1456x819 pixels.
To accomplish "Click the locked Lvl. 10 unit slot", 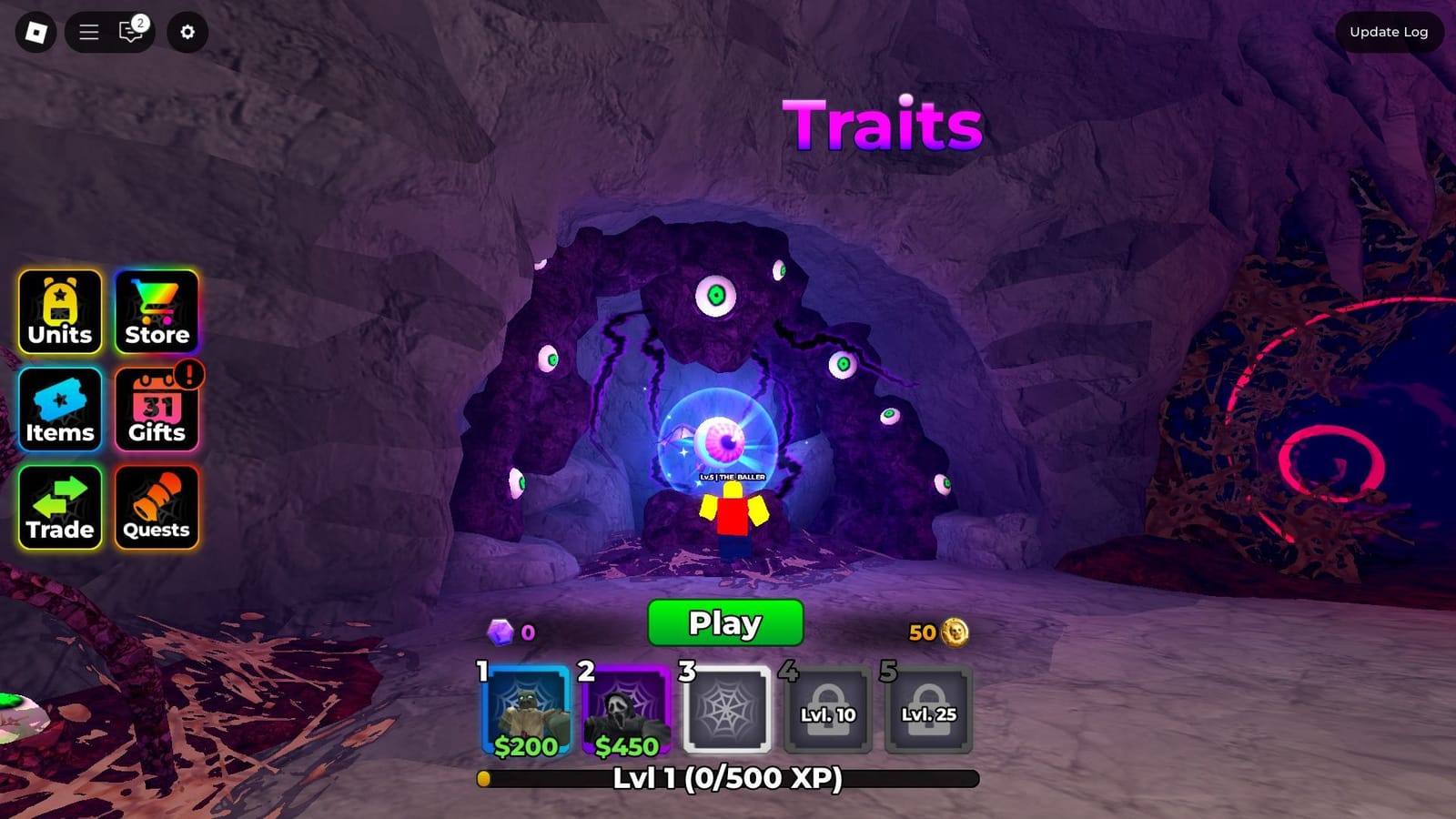I will [x=826, y=712].
